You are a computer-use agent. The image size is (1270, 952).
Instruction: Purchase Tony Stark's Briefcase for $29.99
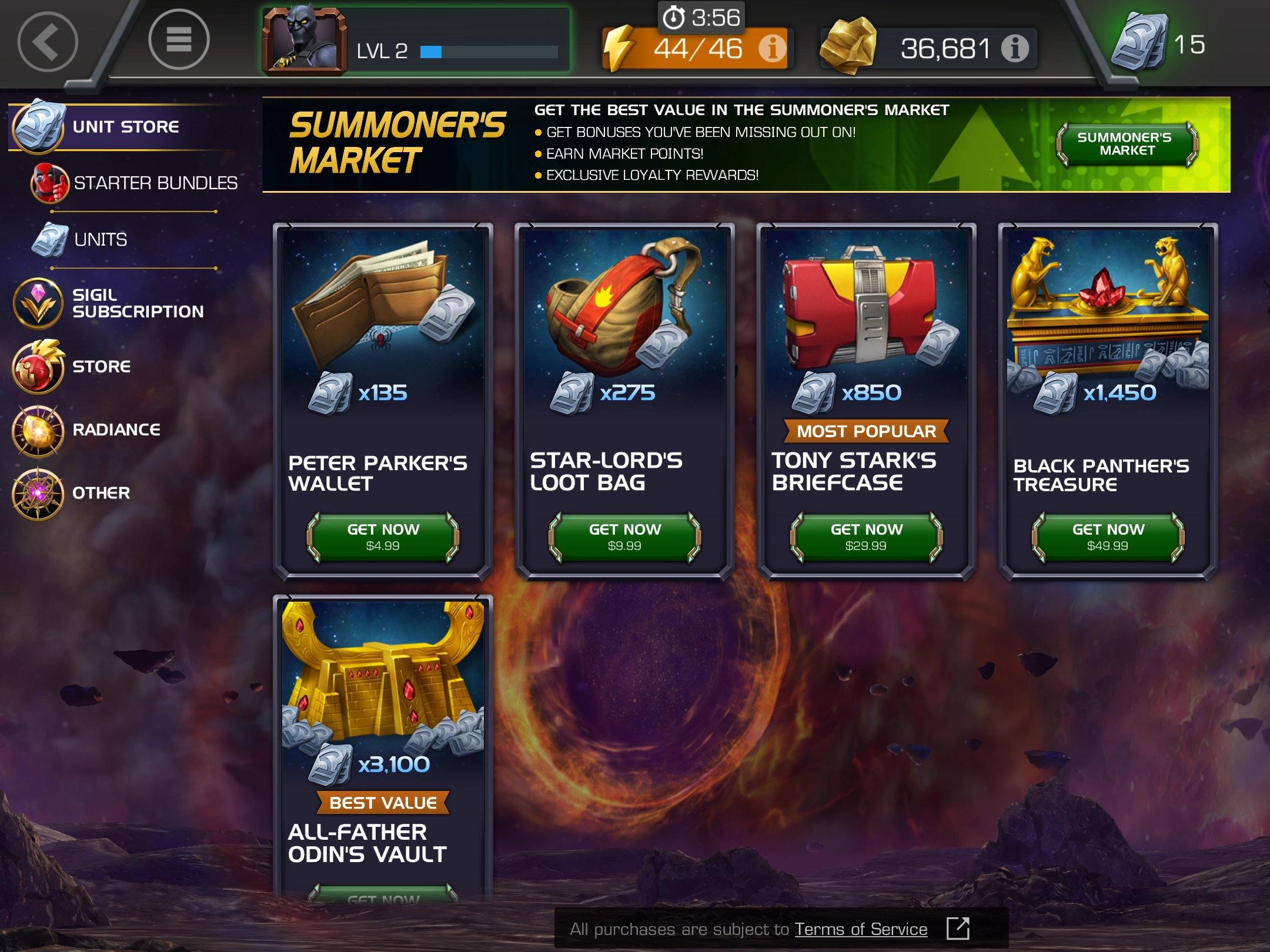click(866, 537)
